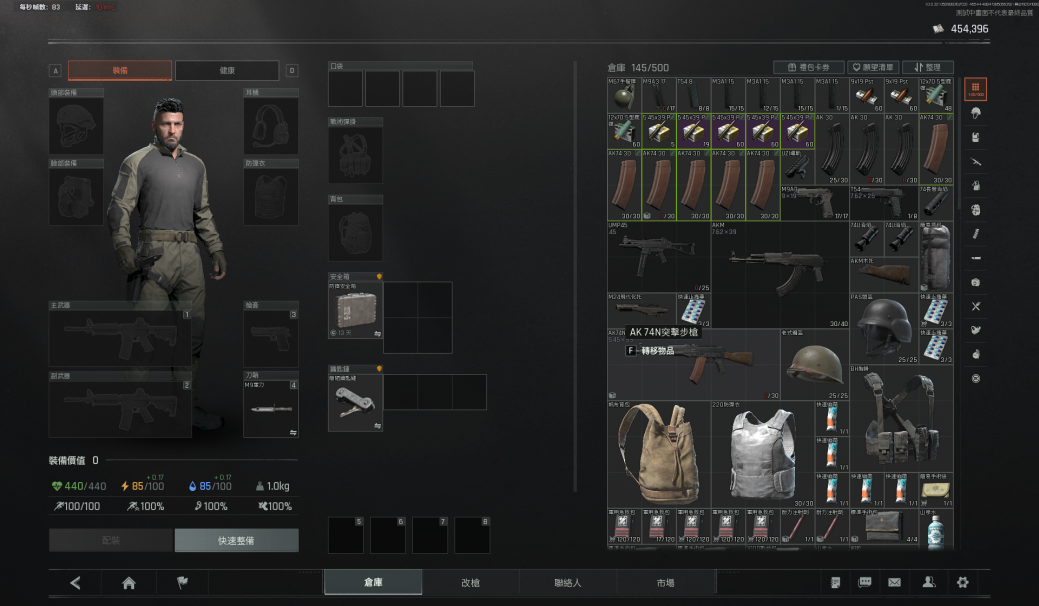Filter stash by helmet category icon
Viewport: 1039px width, 606px height.
coord(976,112)
